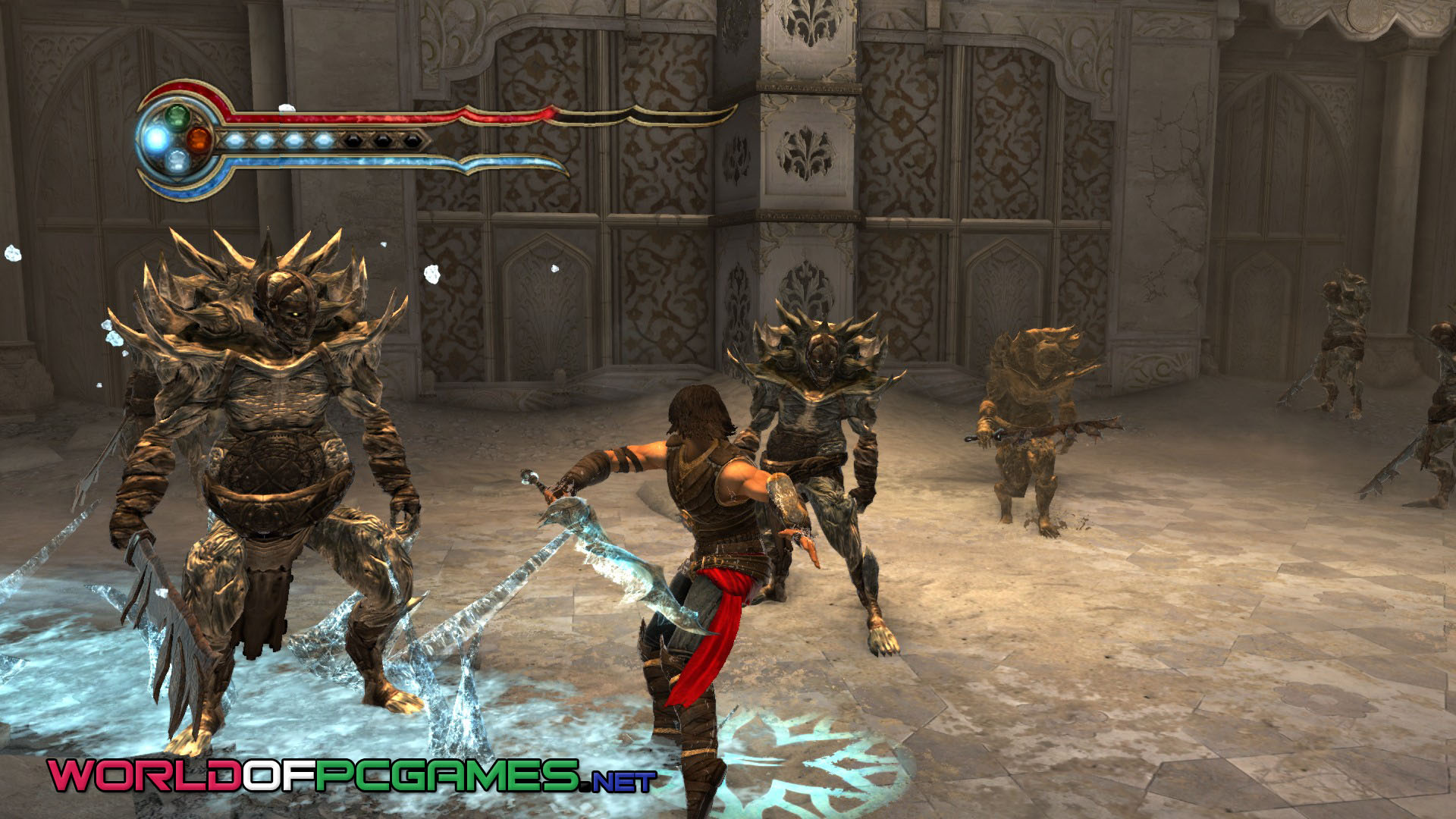Pick the pale white power gem
The image size is (1456, 819).
pyautogui.click(x=177, y=161)
